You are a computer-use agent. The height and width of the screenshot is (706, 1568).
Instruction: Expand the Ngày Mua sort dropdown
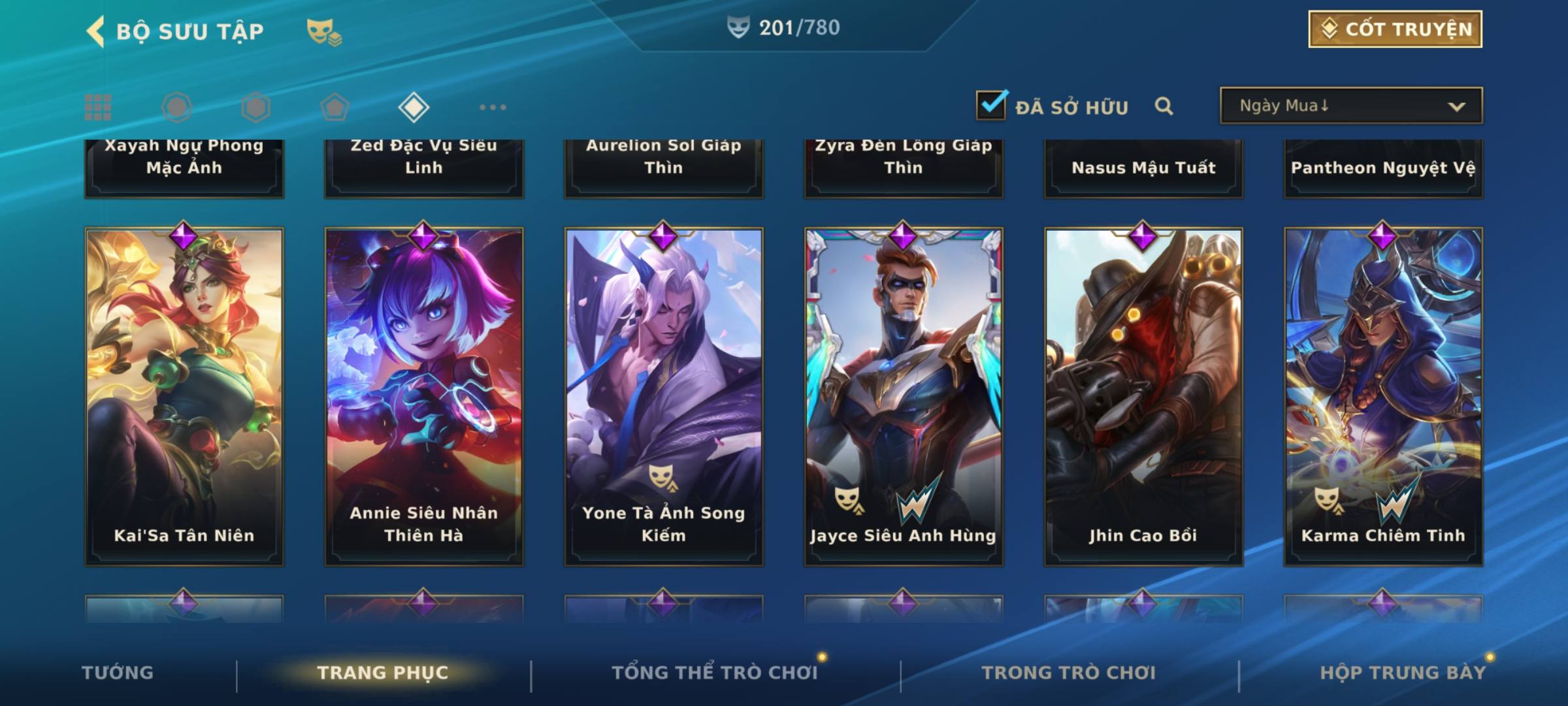pyautogui.click(x=1351, y=106)
